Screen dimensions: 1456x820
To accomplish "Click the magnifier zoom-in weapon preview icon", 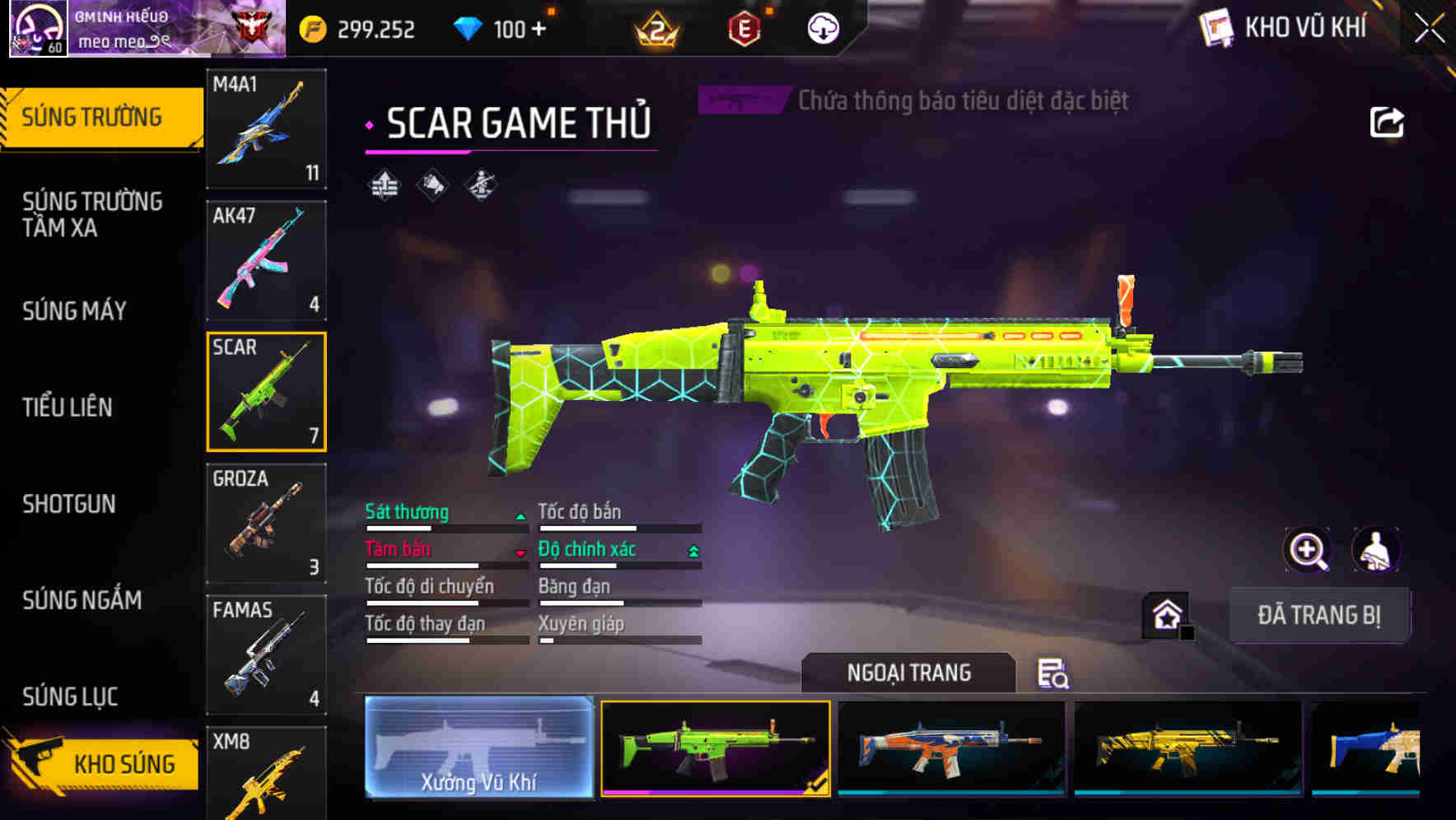I will (x=1309, y=550).
